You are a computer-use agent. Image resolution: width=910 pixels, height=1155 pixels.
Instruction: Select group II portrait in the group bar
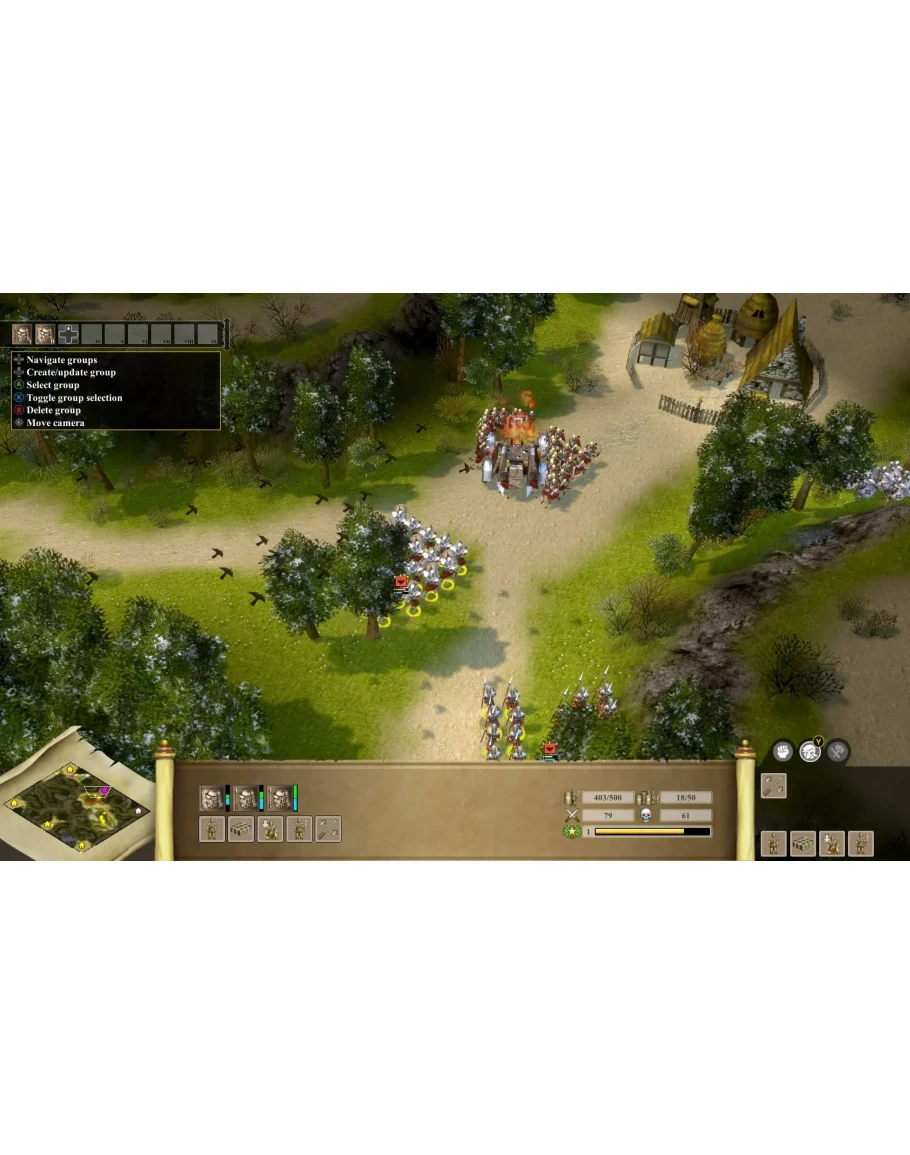click(45, 334)
